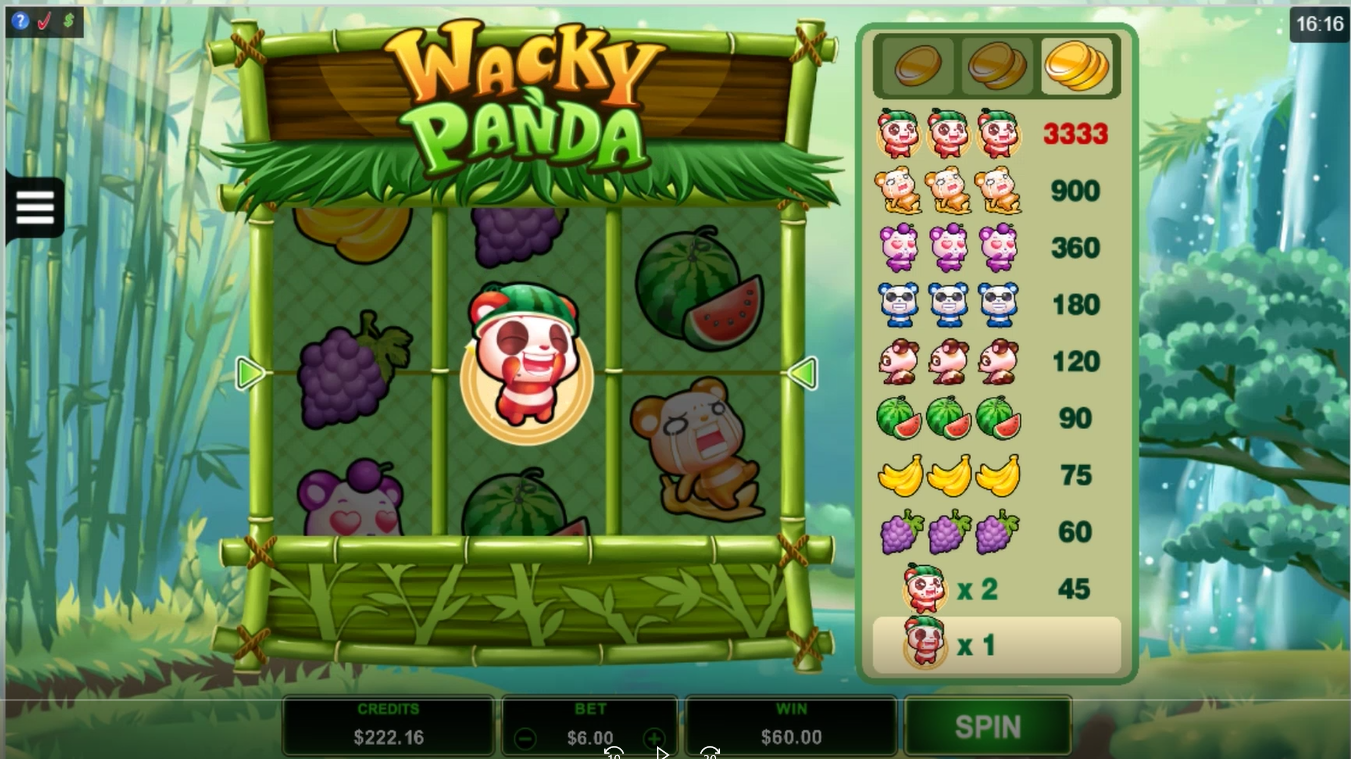Select the single-coin bet option
The width and height of the screenshot is (1351, 759).
coord(918,64)
